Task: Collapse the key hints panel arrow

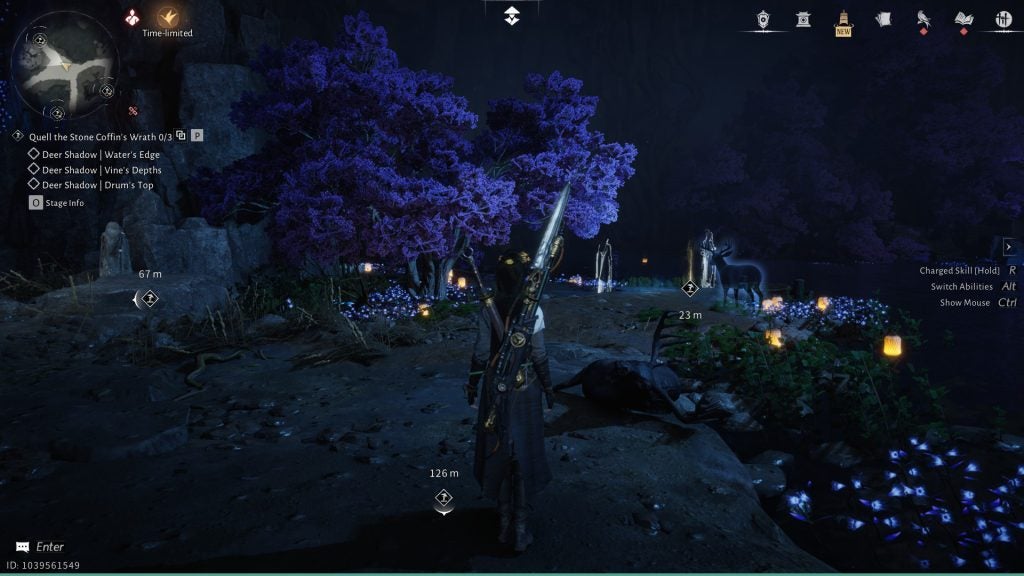Action: click(1009, 247)
